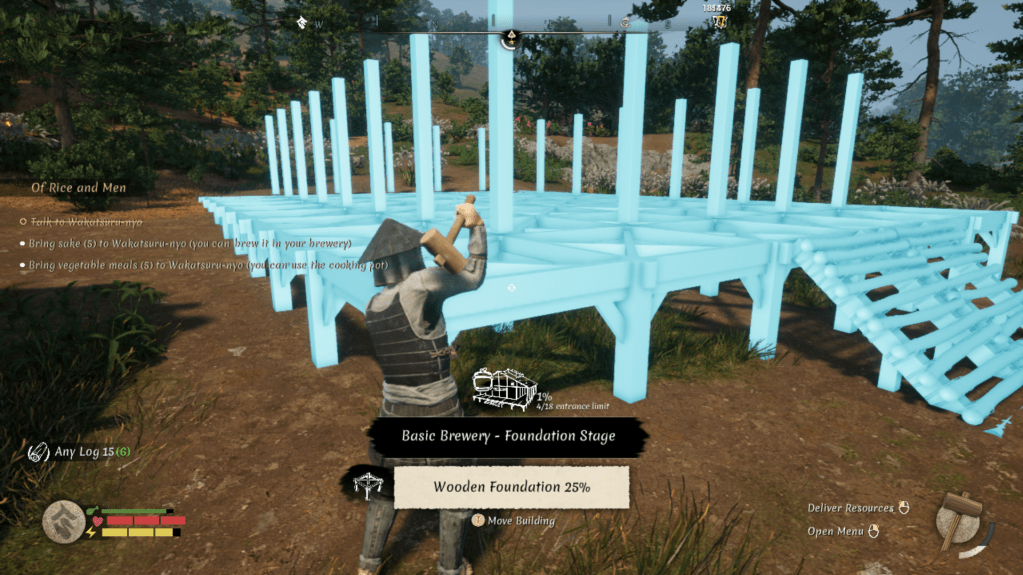Click the Wooden Foundation 25% stage bar
The image size is (1023, 575).
[511, 487]
